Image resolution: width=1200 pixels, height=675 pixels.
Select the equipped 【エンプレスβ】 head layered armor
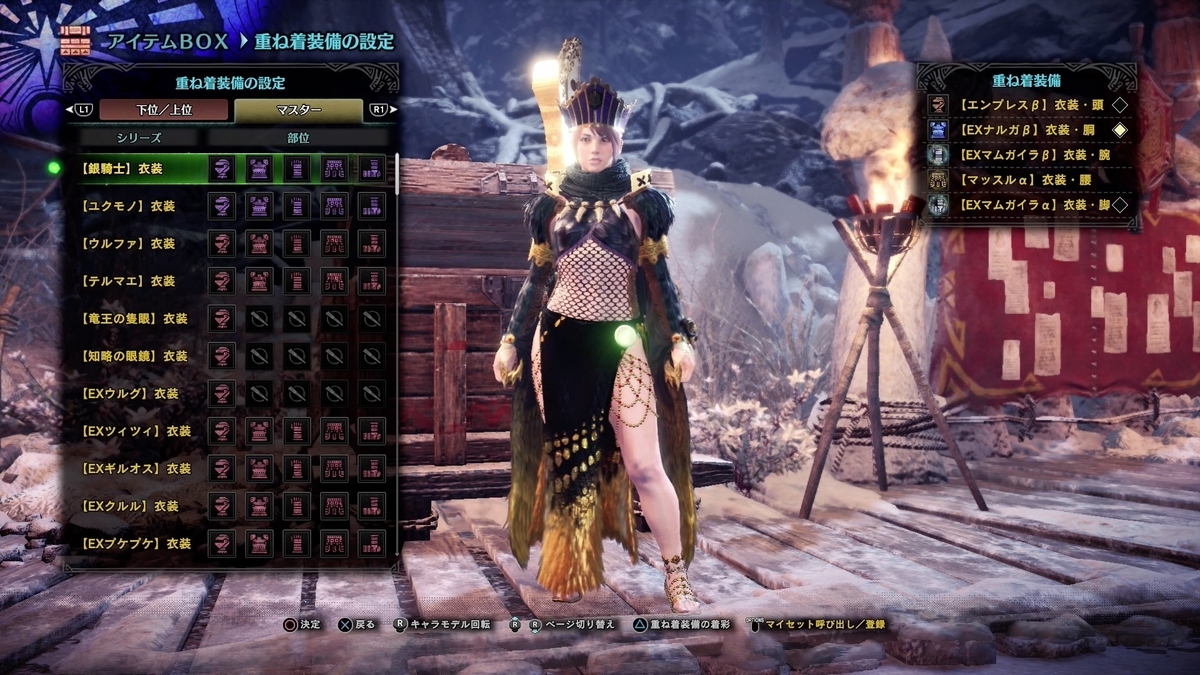(x=1027, y=105)
